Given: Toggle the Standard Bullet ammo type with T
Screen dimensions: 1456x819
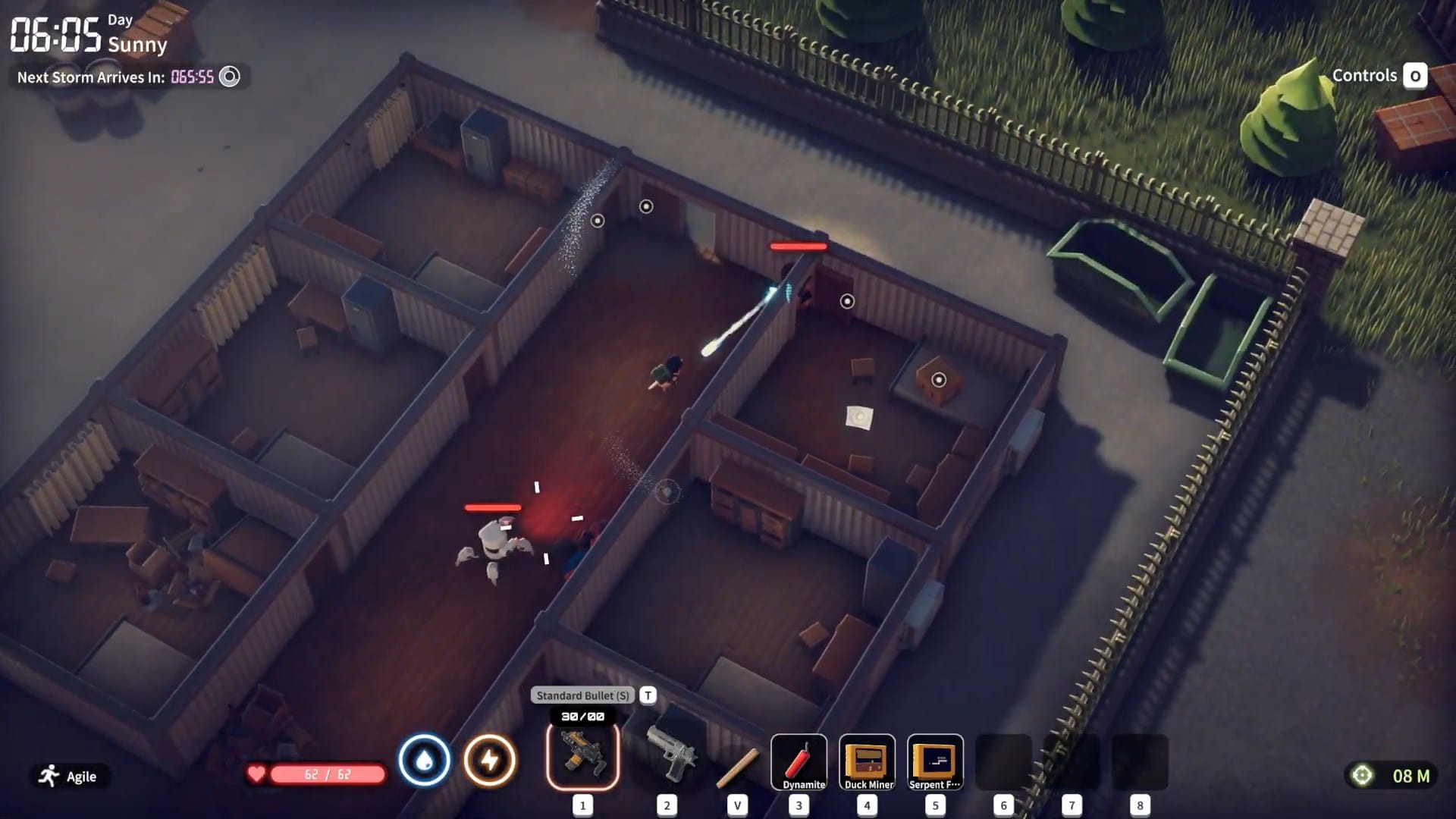Looking at the screenshot, I should (648, 695).
